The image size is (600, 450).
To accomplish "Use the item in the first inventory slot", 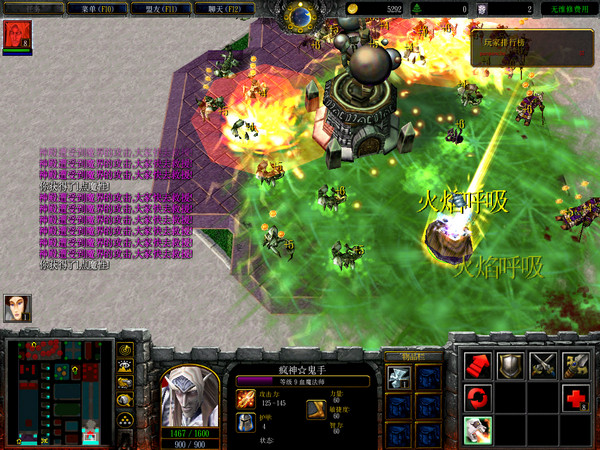I will [399, 377].
